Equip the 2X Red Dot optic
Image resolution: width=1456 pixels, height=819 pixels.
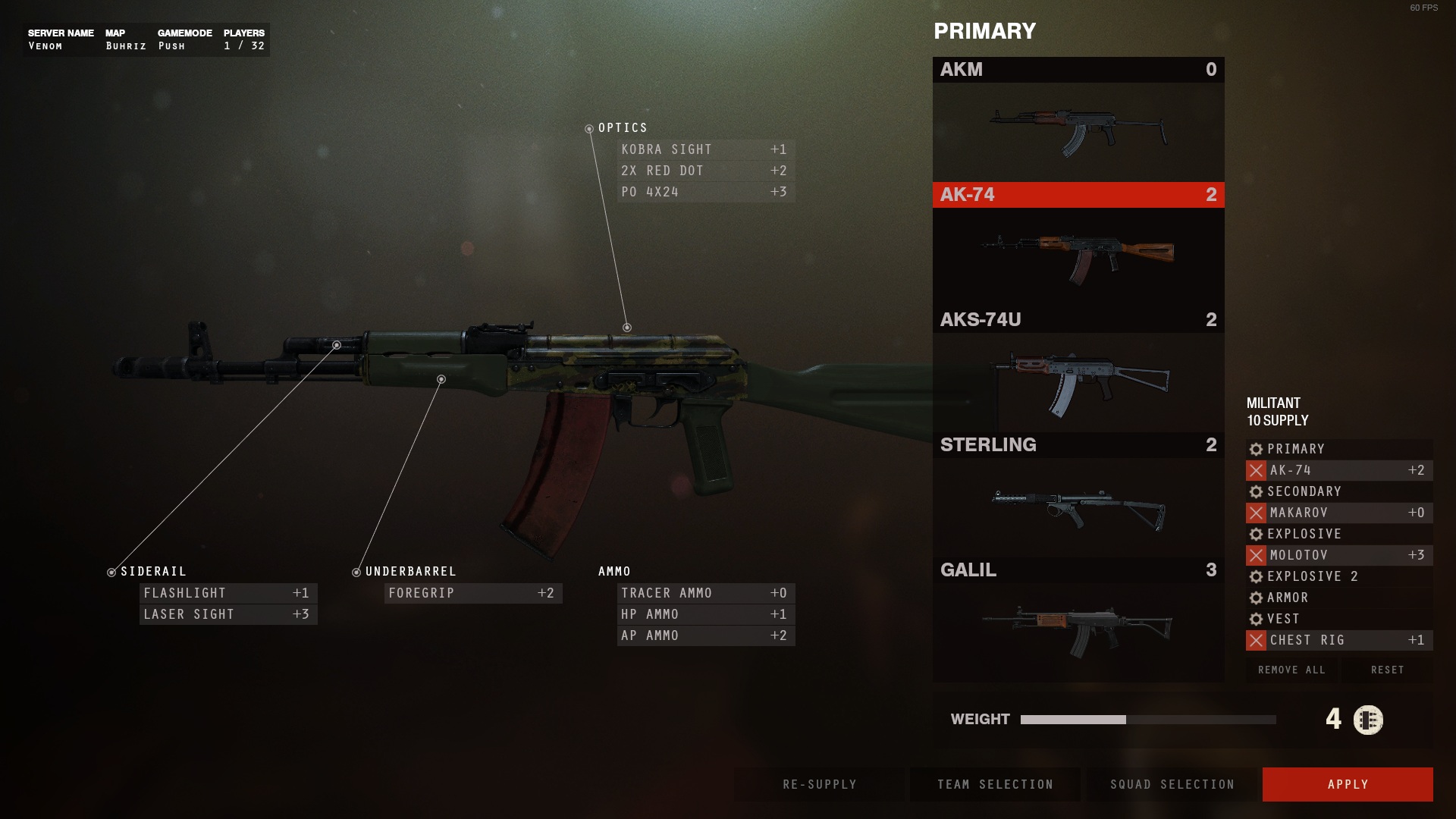pyautogui.click(x=705, y=171)
